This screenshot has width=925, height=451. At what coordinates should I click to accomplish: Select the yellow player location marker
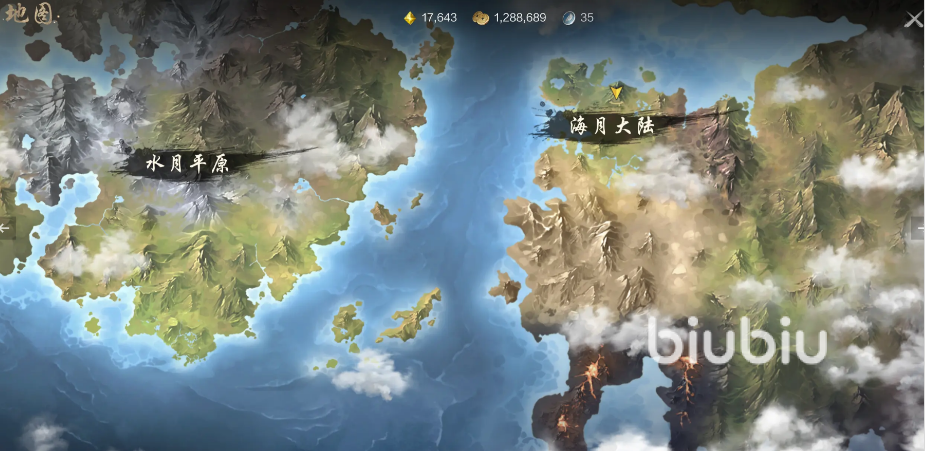pyautogui.click(x=617, y=92)
